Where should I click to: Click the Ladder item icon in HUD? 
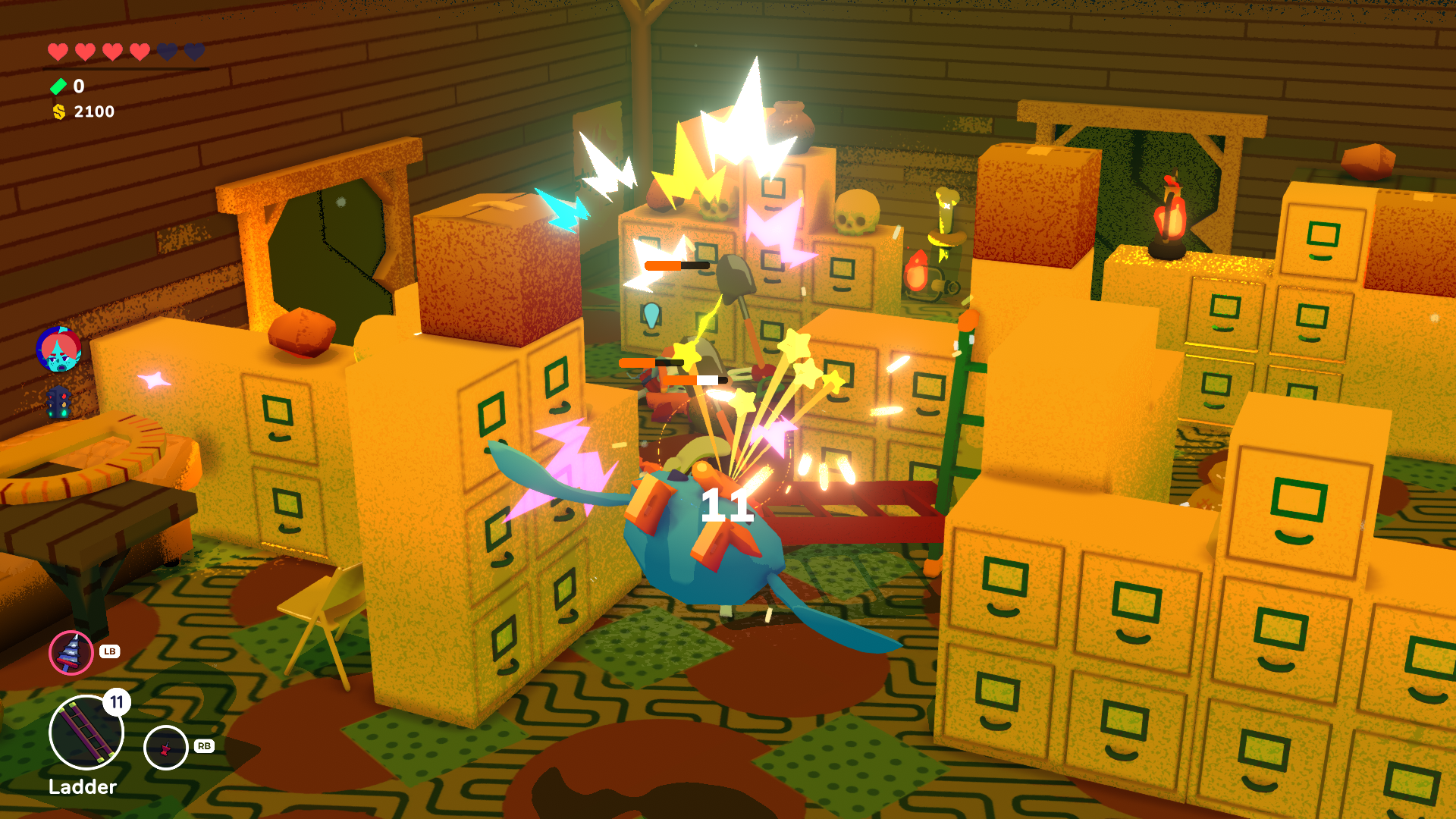pyautogui.click(x=86, y=732)
